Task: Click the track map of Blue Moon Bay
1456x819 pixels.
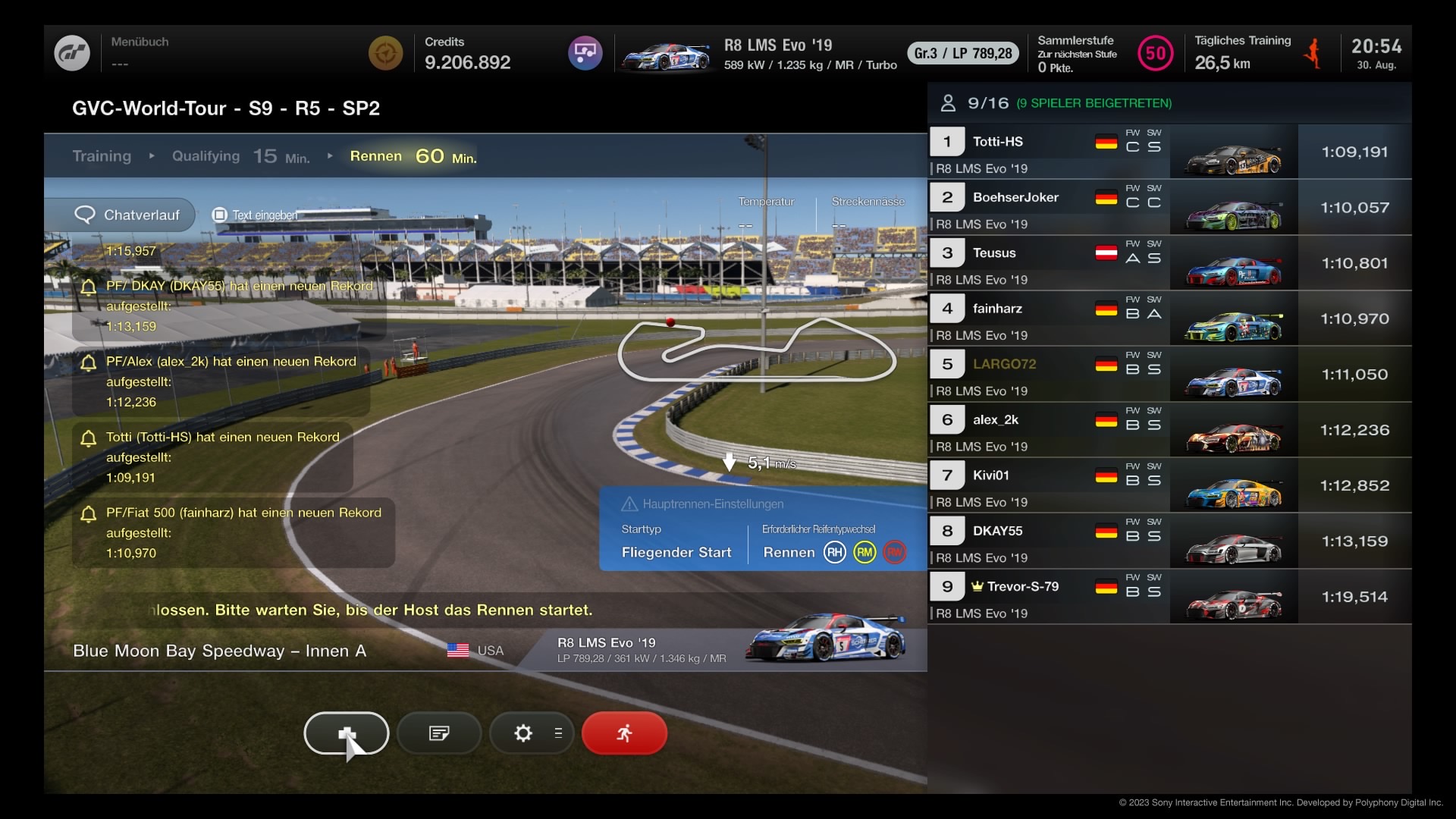Action: point(758,350)
